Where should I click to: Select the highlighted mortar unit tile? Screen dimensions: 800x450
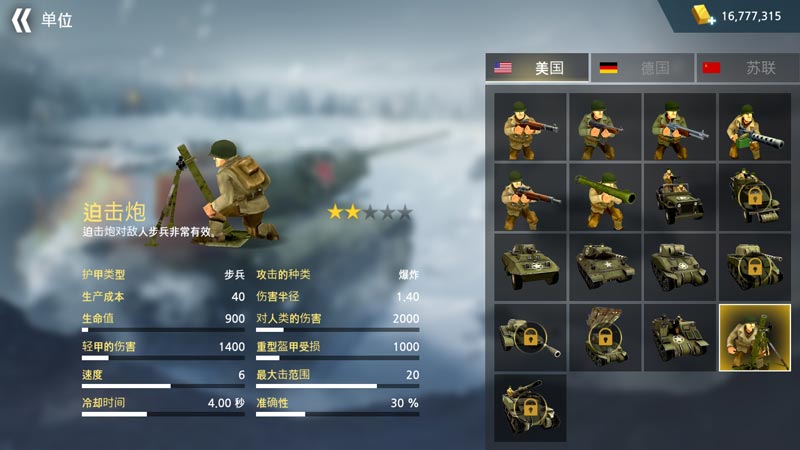754,338
